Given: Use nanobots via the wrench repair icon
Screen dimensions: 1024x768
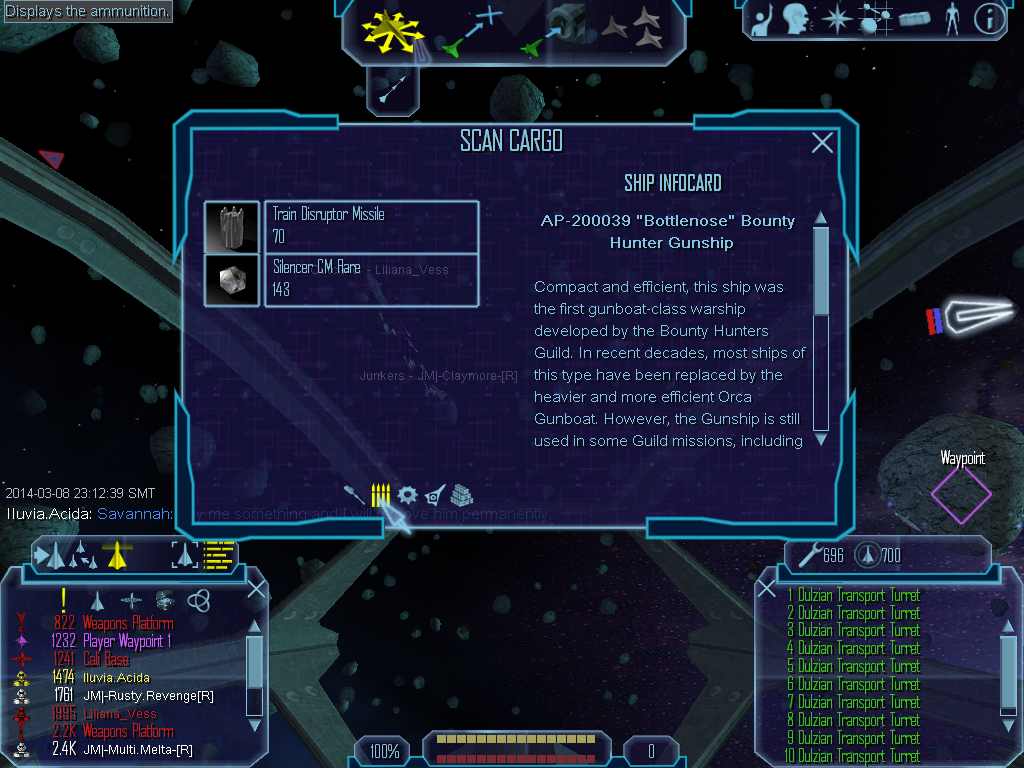Looking at the screenshot, I should [809, 553].
